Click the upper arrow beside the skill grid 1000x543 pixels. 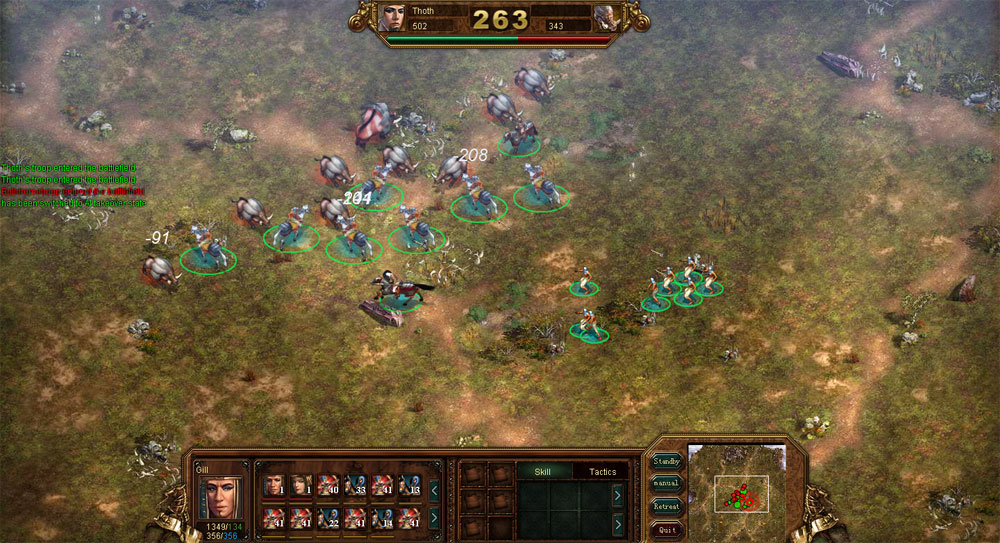click(617, 494)
